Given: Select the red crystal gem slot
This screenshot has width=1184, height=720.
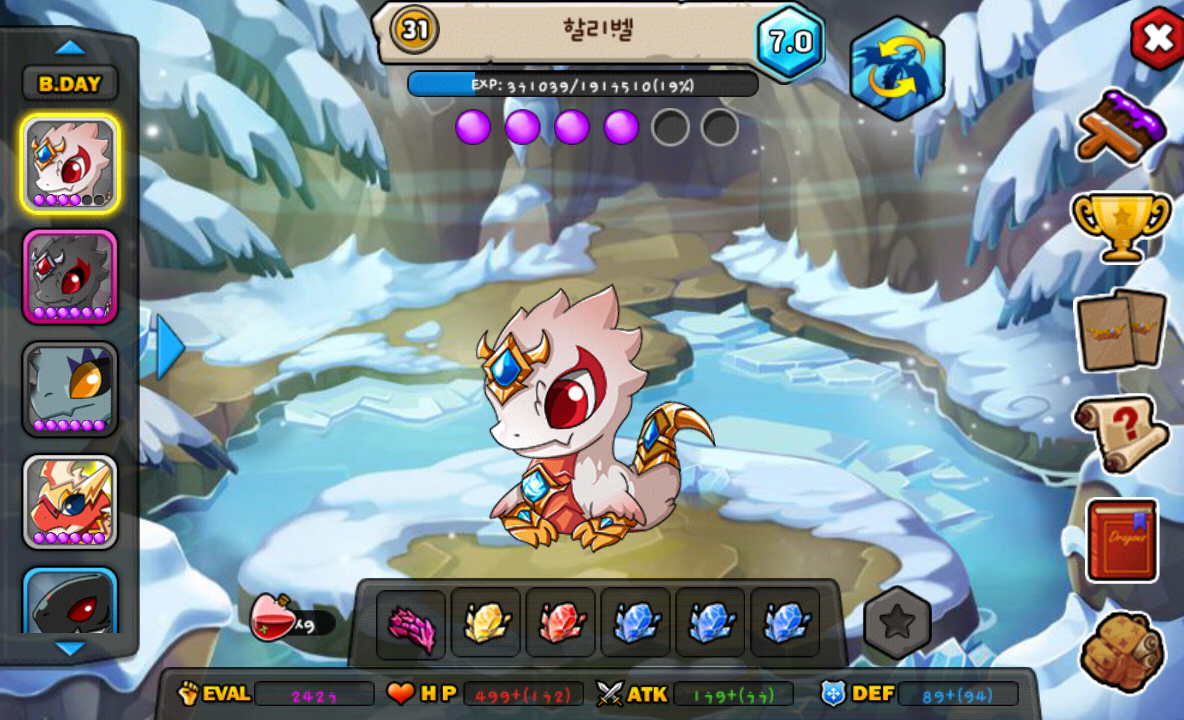Looking at the screenshot, I should [561, 624].
